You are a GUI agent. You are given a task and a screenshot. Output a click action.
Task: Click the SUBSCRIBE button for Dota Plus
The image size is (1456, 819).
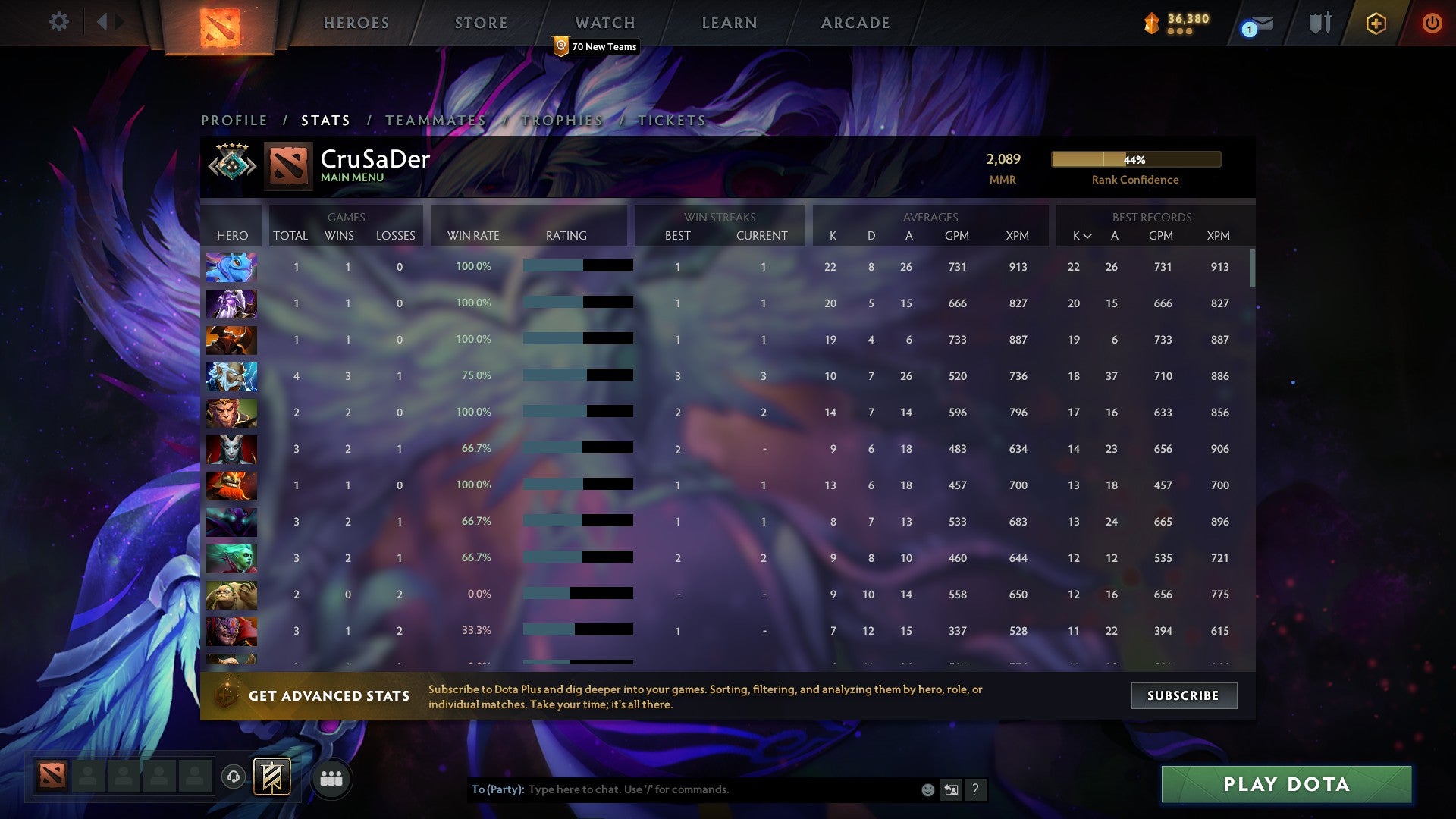pos(1184,695)
